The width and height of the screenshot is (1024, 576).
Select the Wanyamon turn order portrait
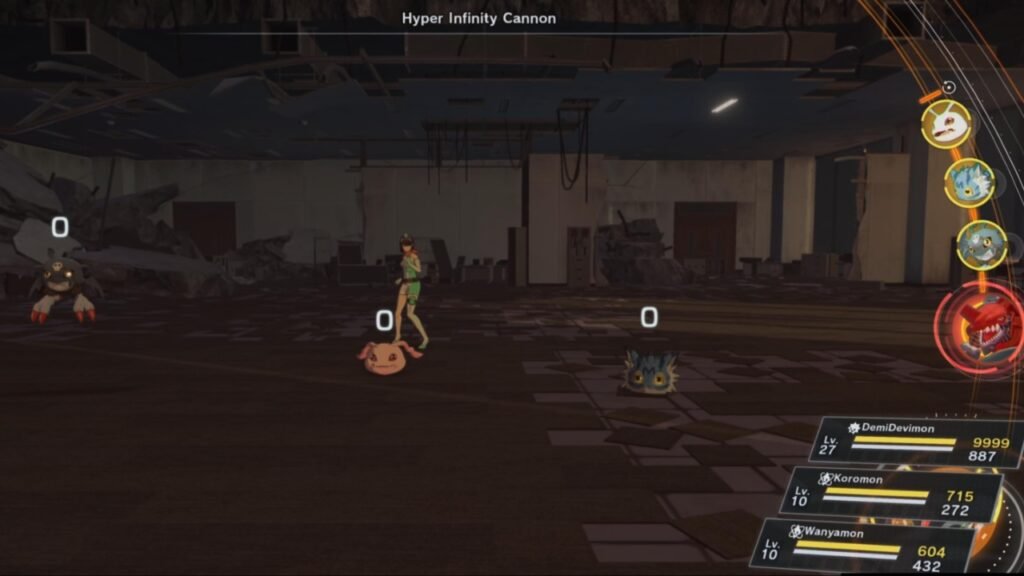tap(969, 183)
